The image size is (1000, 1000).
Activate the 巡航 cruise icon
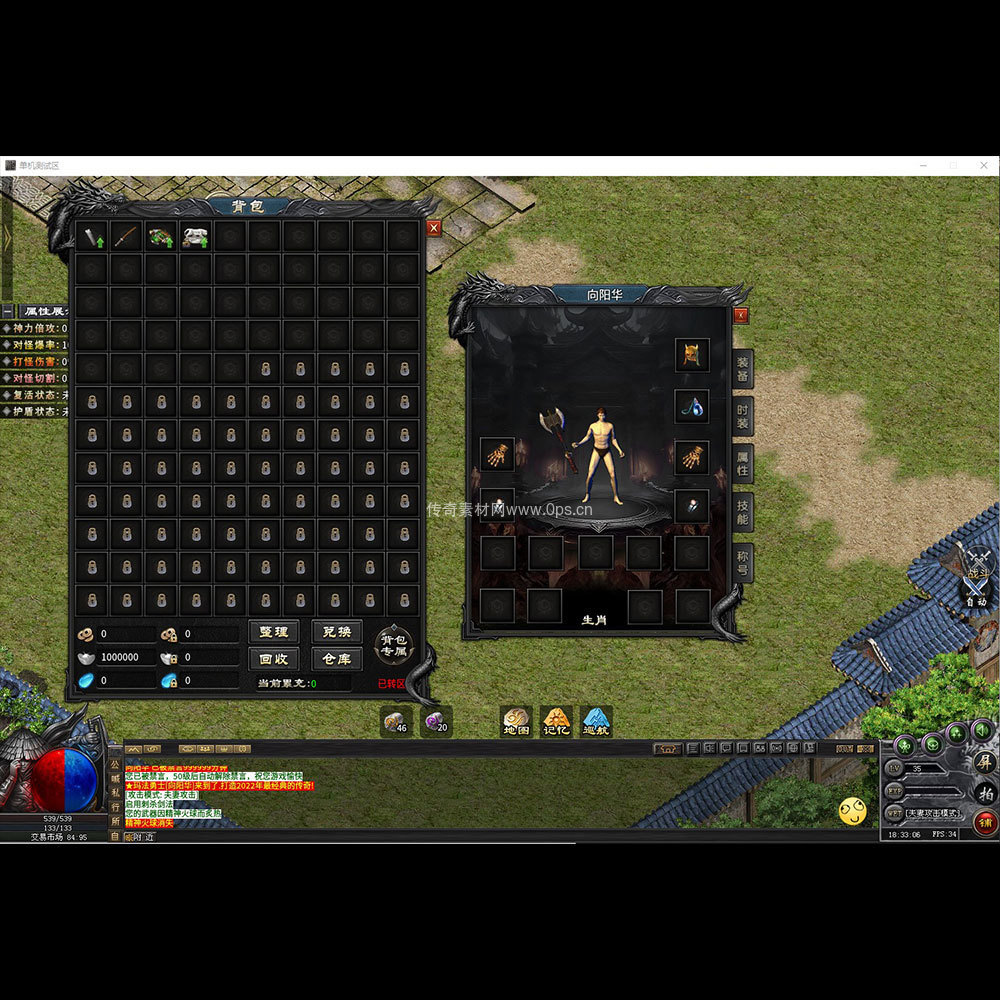click(x=596, y=722)
